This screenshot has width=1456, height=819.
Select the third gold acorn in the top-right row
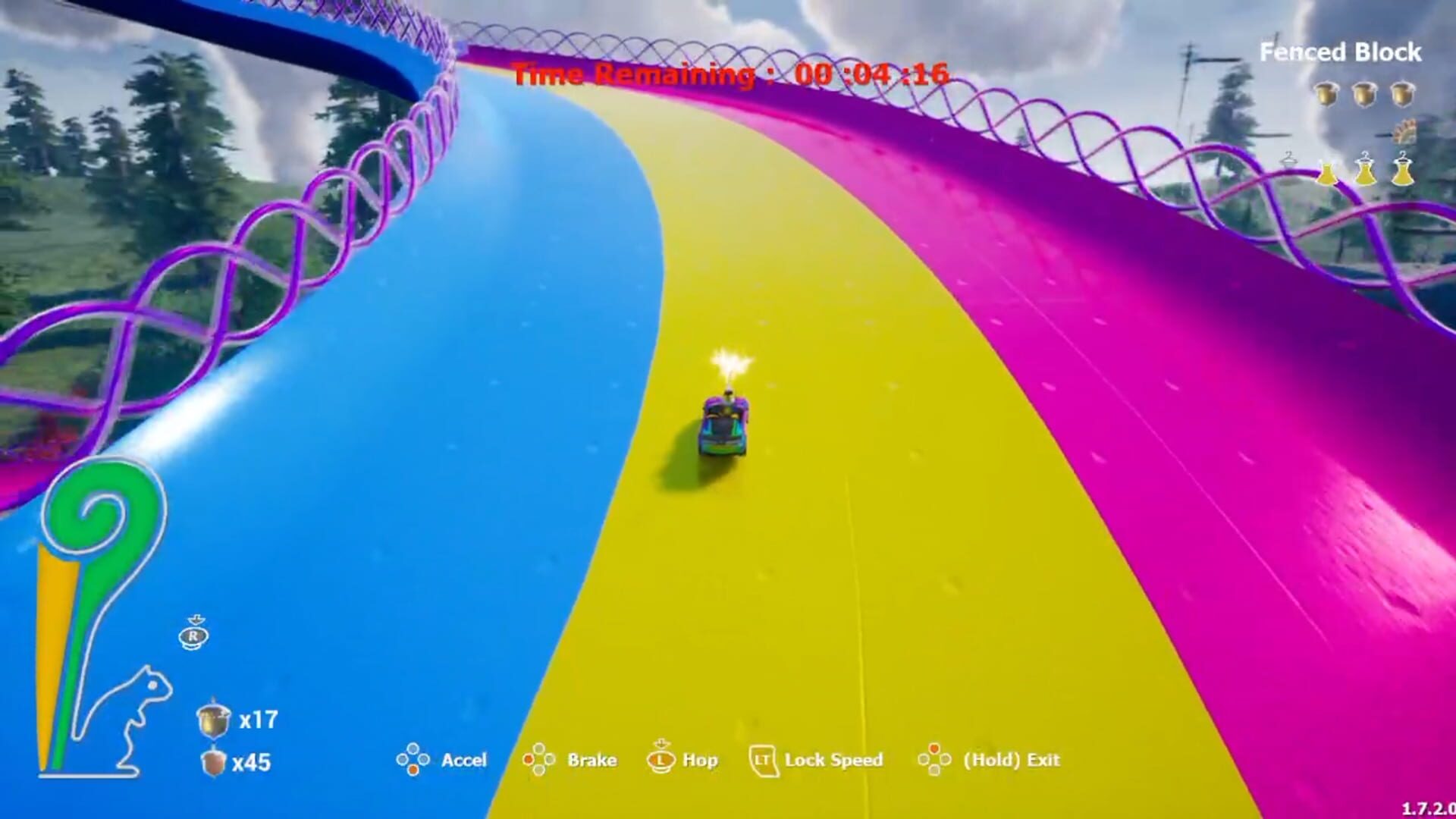(x=1402, y=96)
